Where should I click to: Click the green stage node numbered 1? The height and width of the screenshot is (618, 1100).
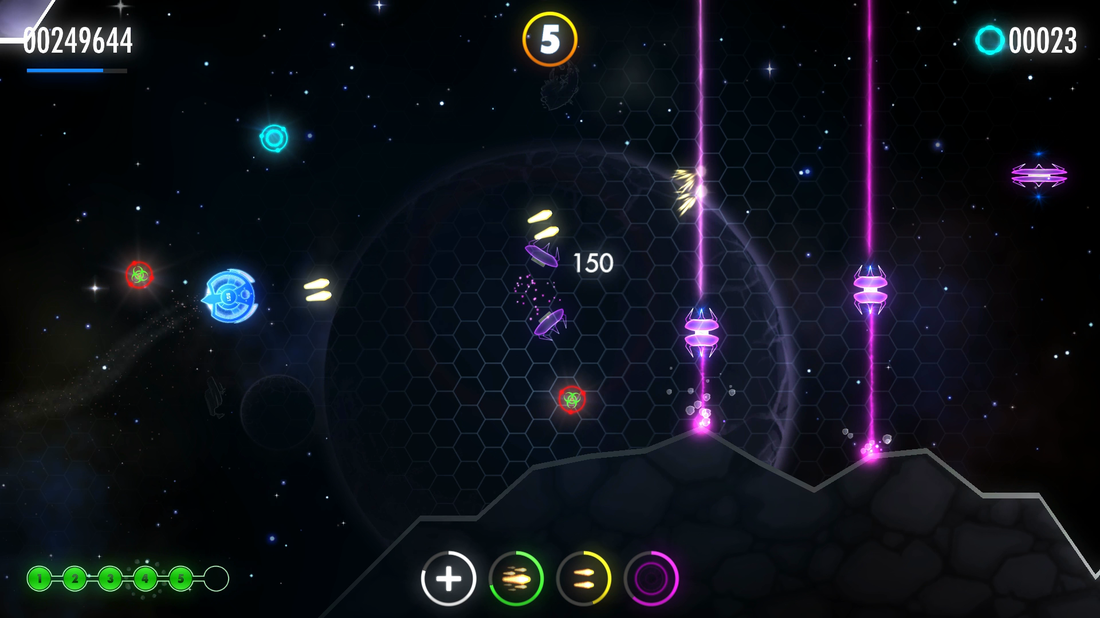click(x=39, y=578)
